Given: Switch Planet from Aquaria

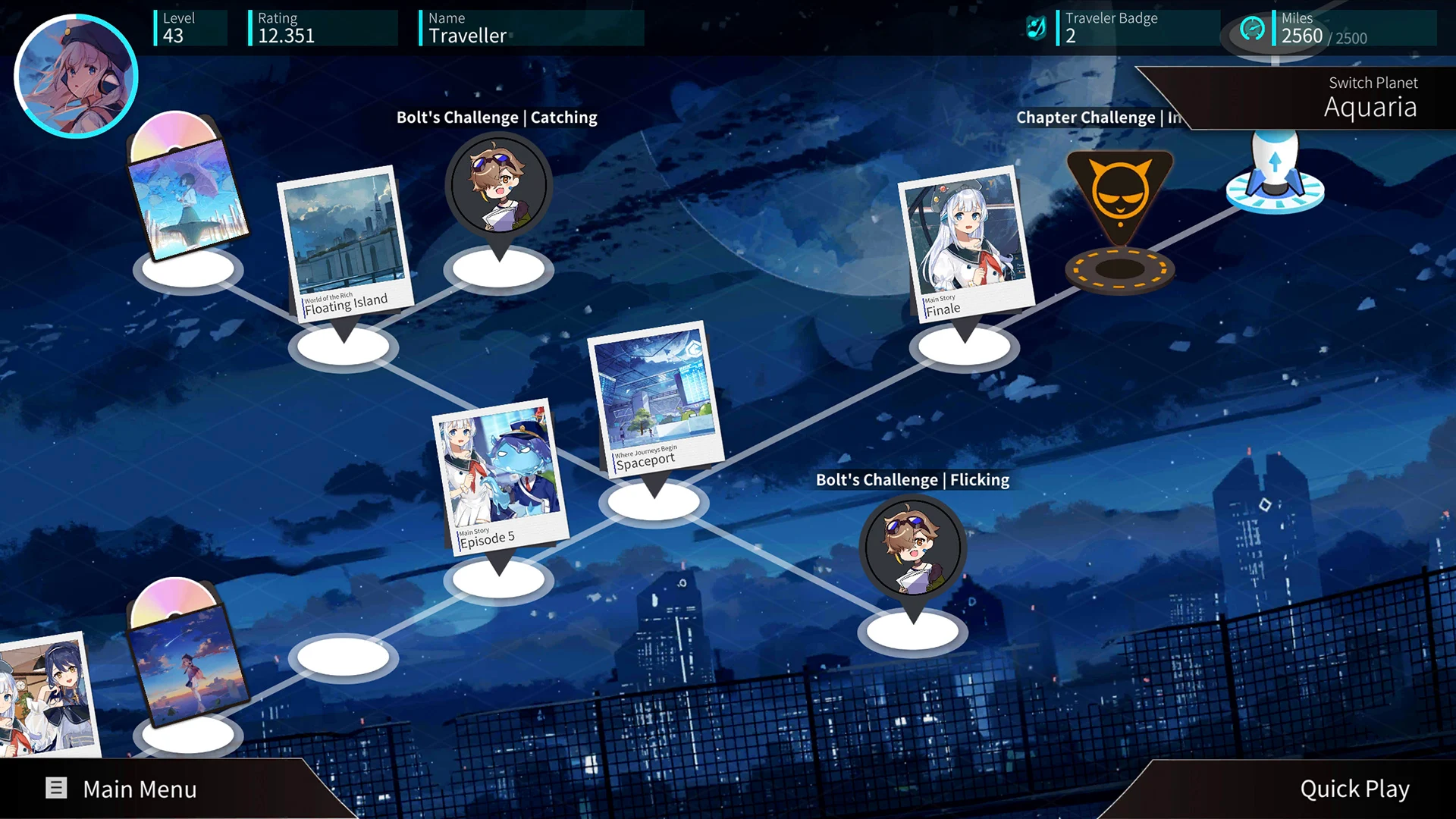Looking at the screenshot, I should [x=1370, y=99].
